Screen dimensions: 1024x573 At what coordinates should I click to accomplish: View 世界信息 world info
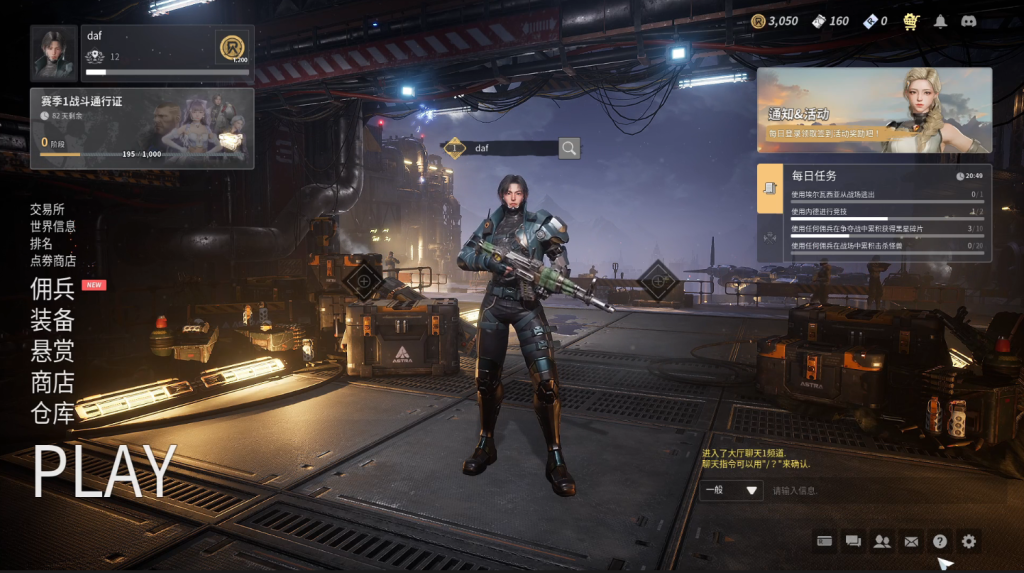coord(53,226)
